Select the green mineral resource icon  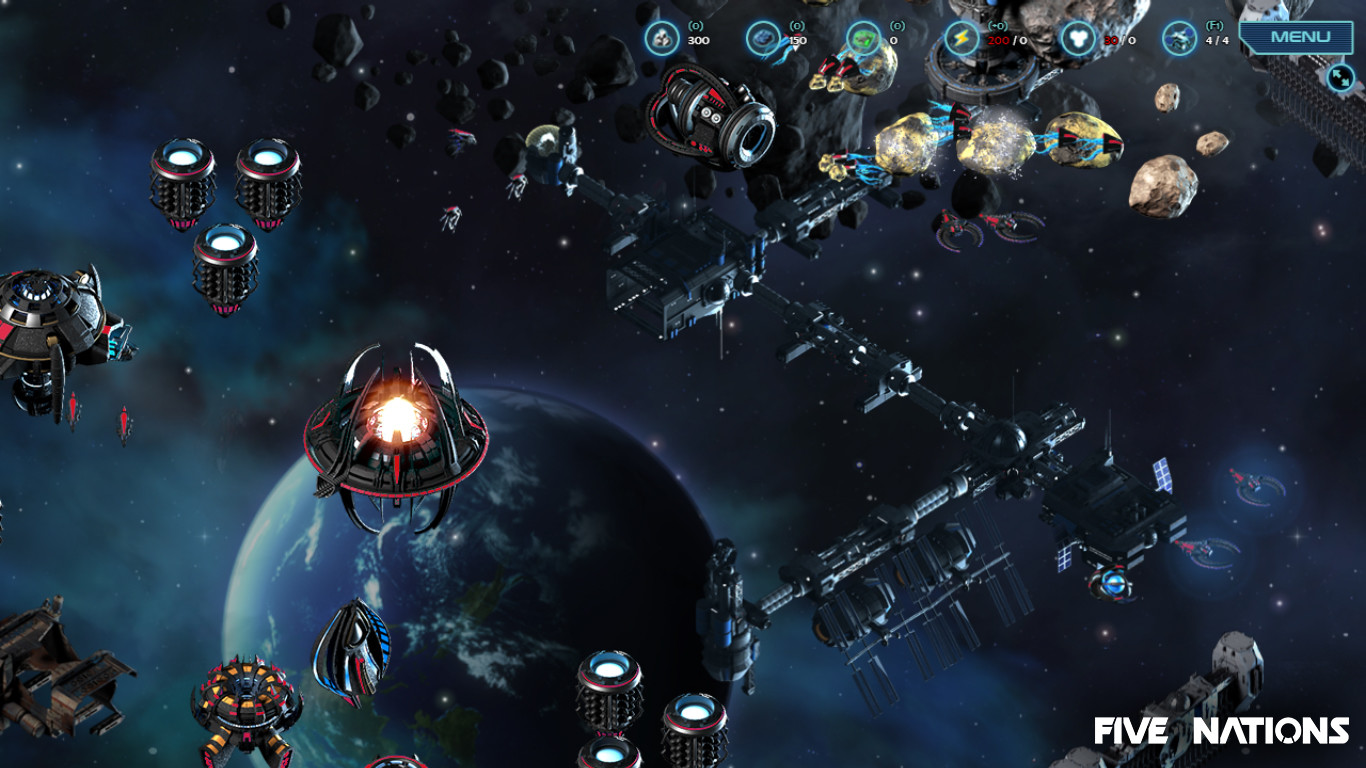[x=866, y=37]
